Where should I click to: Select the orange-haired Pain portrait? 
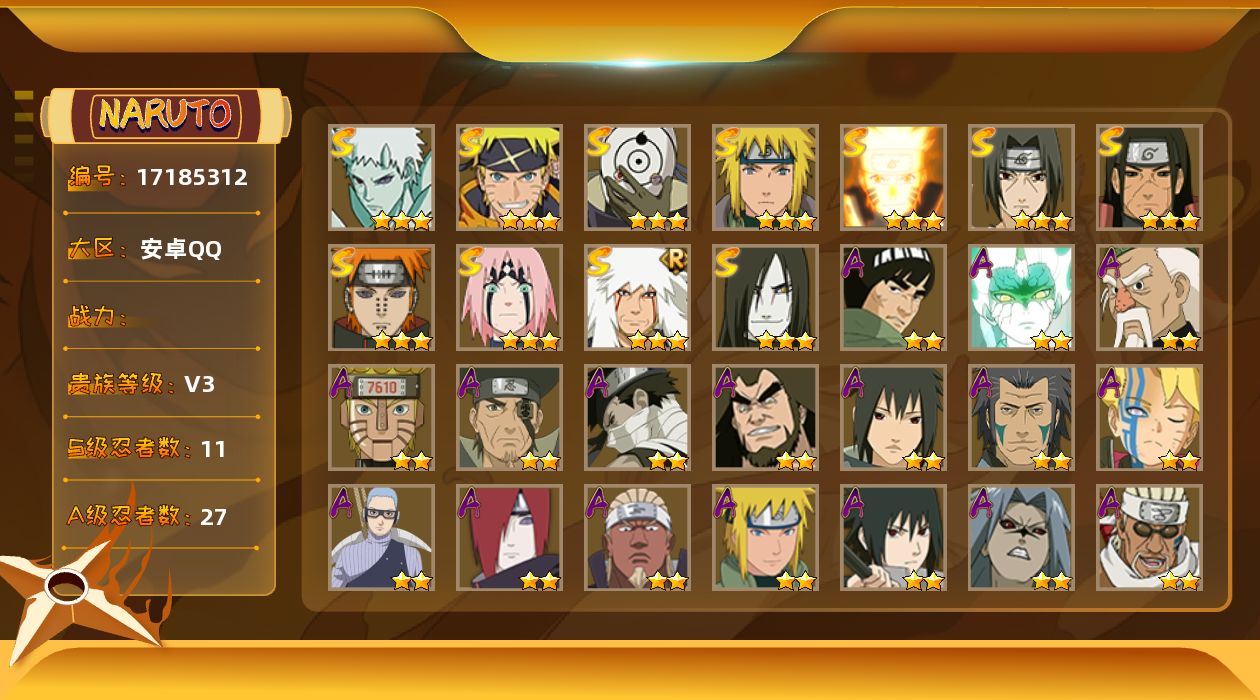[381, 298]
